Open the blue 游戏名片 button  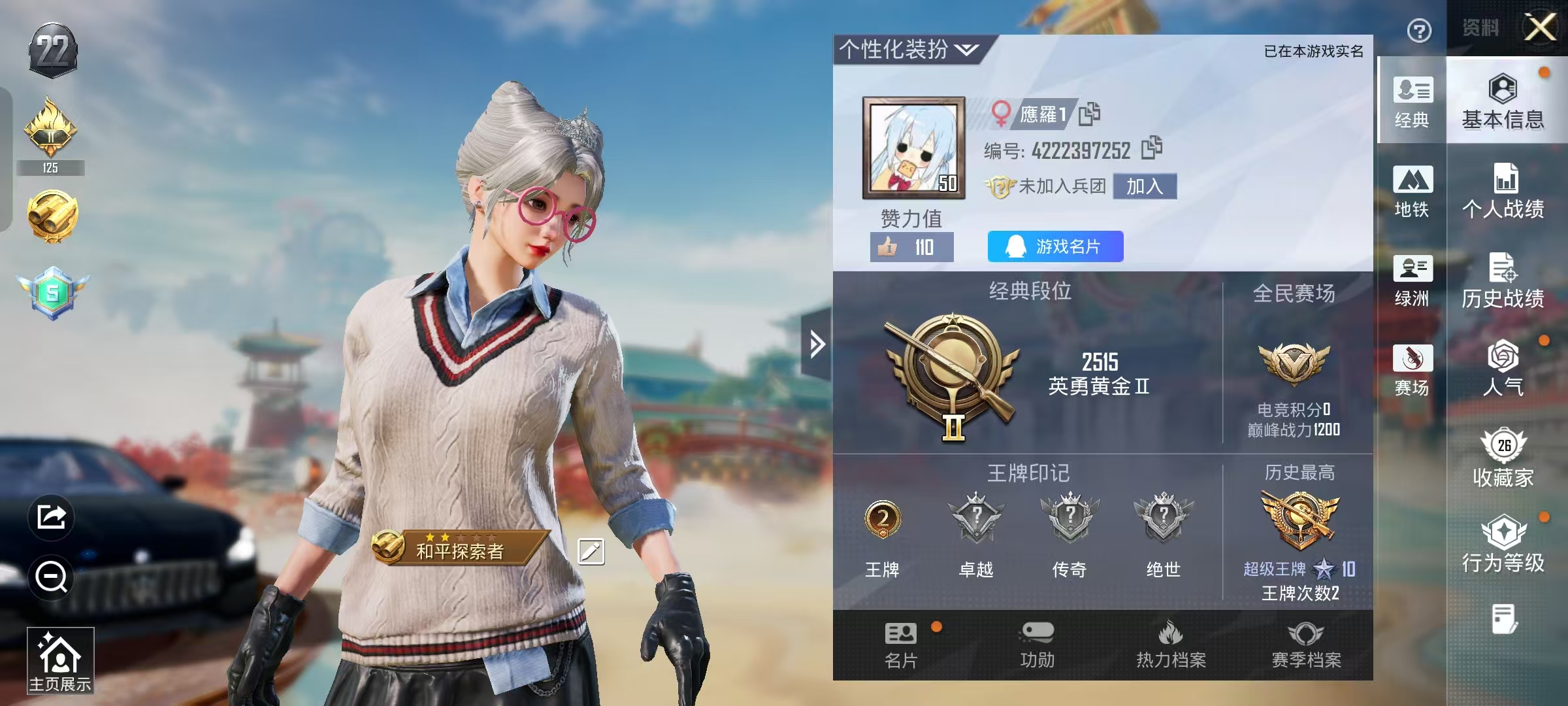pyautogui.click(x=1055, y=246)
